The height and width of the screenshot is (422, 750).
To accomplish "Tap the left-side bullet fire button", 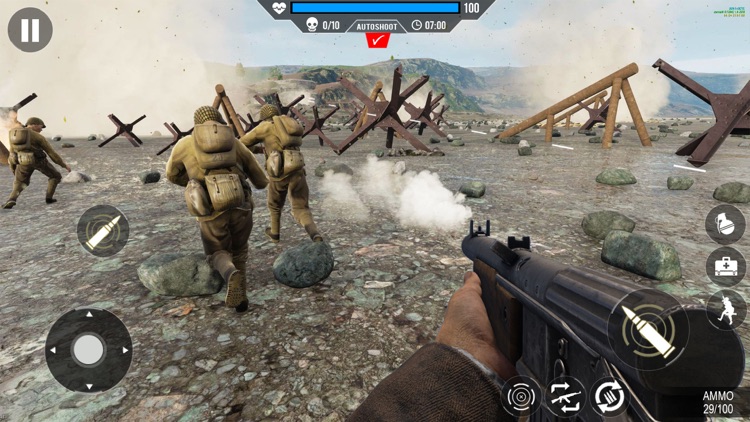I will point(103,231).
